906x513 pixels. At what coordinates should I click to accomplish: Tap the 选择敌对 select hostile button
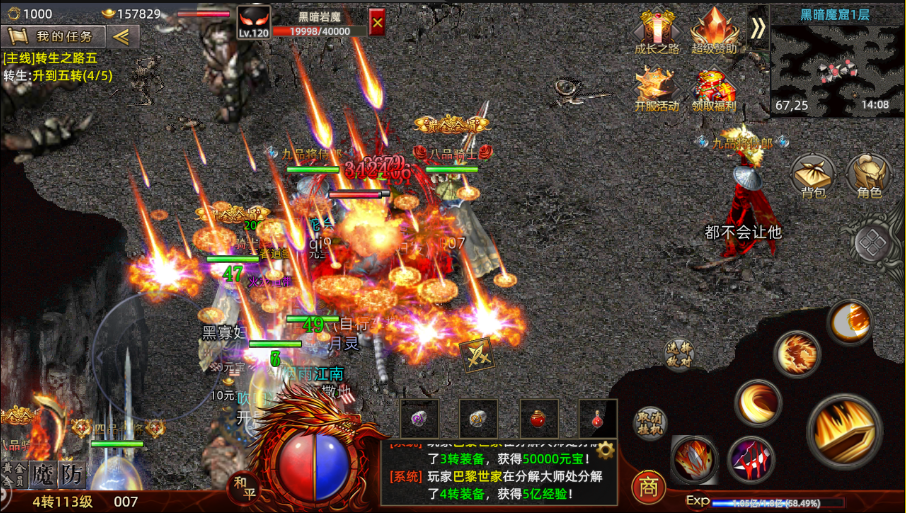point(680,353)
